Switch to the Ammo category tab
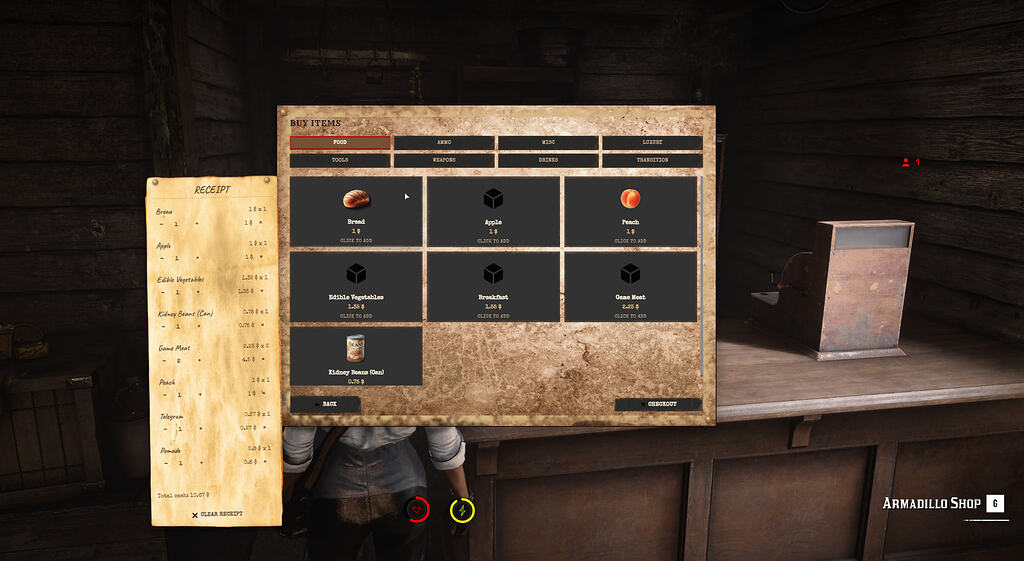 [444, 143]
